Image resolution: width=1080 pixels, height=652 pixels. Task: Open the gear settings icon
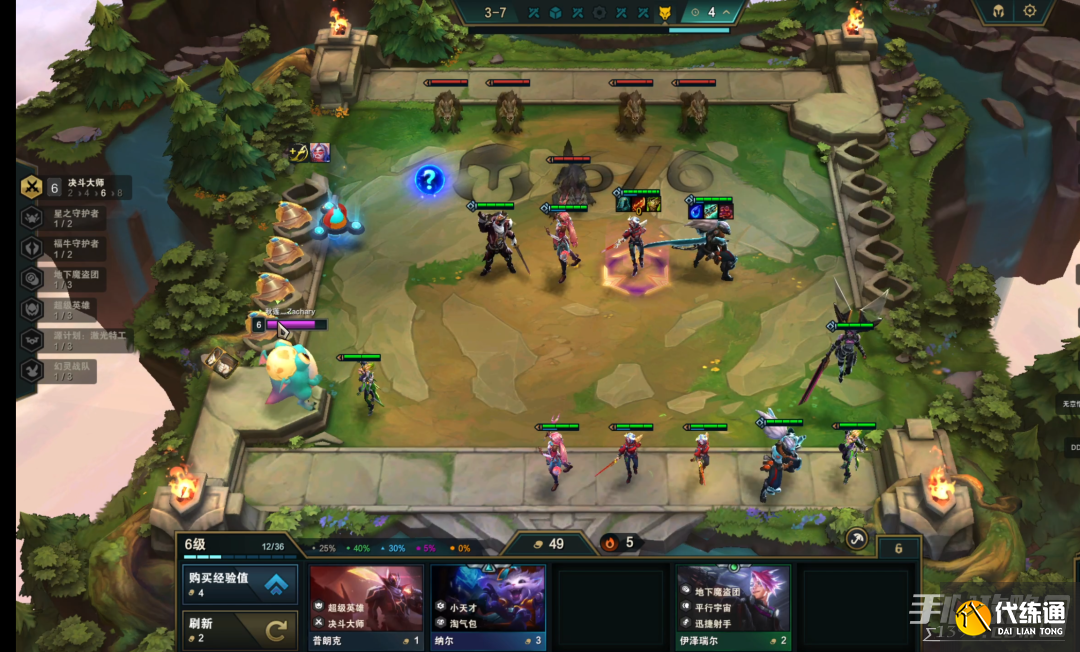click(x=1029, y=12)
